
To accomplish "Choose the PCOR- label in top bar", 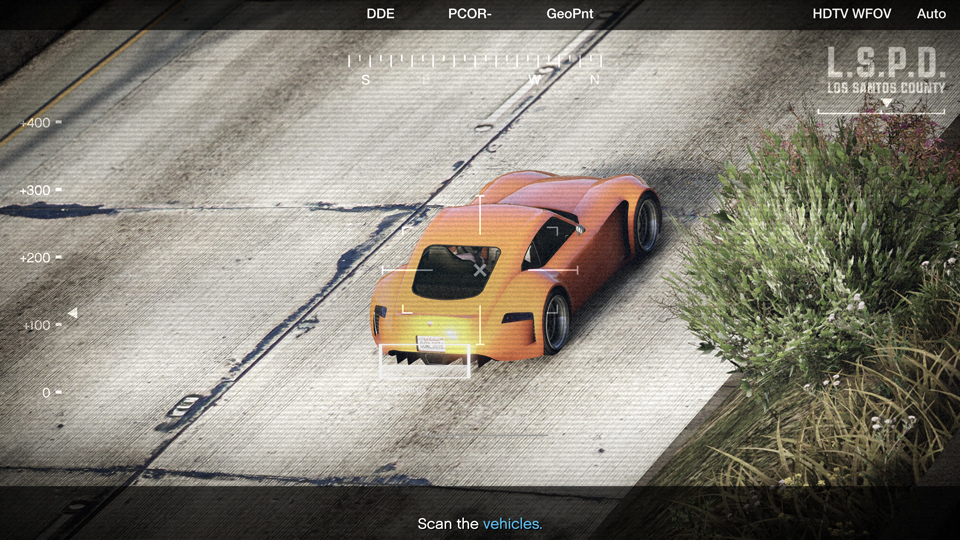I will tap(470, 14).
